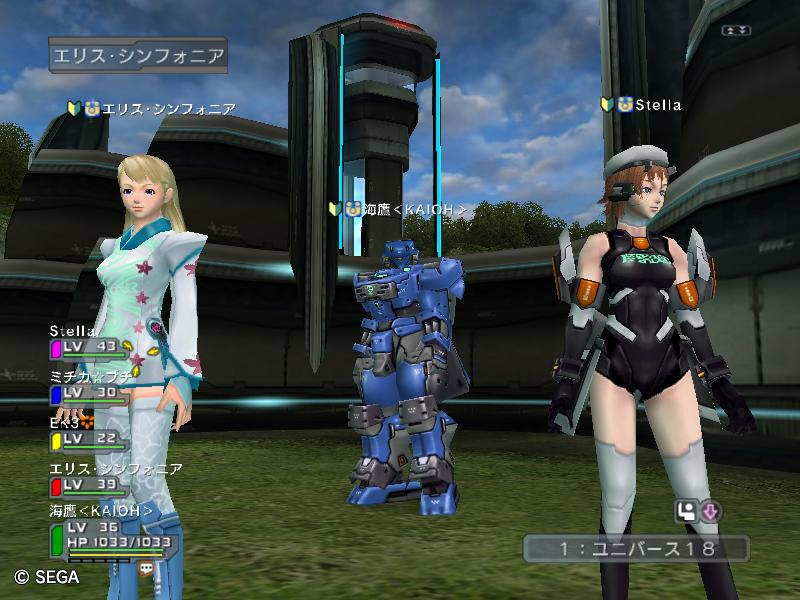
Task: Click the white seated-person icon
Action: (x=688, y=513)
